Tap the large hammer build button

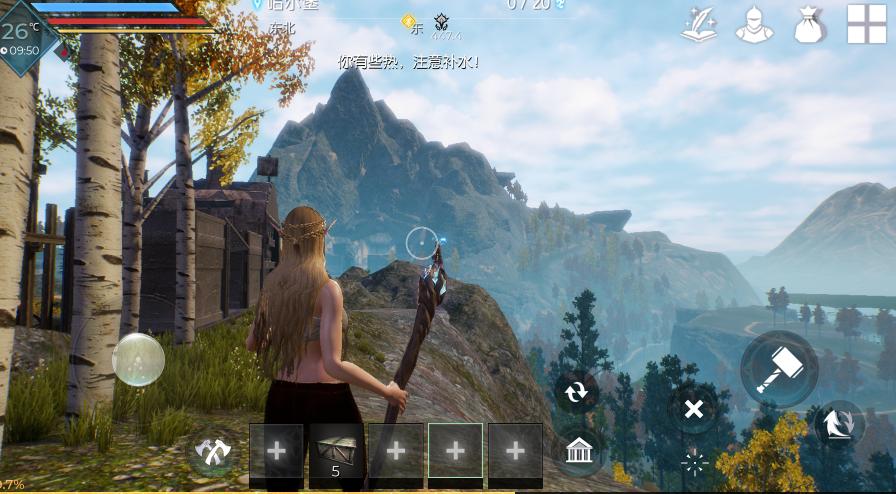coord(779,369)
